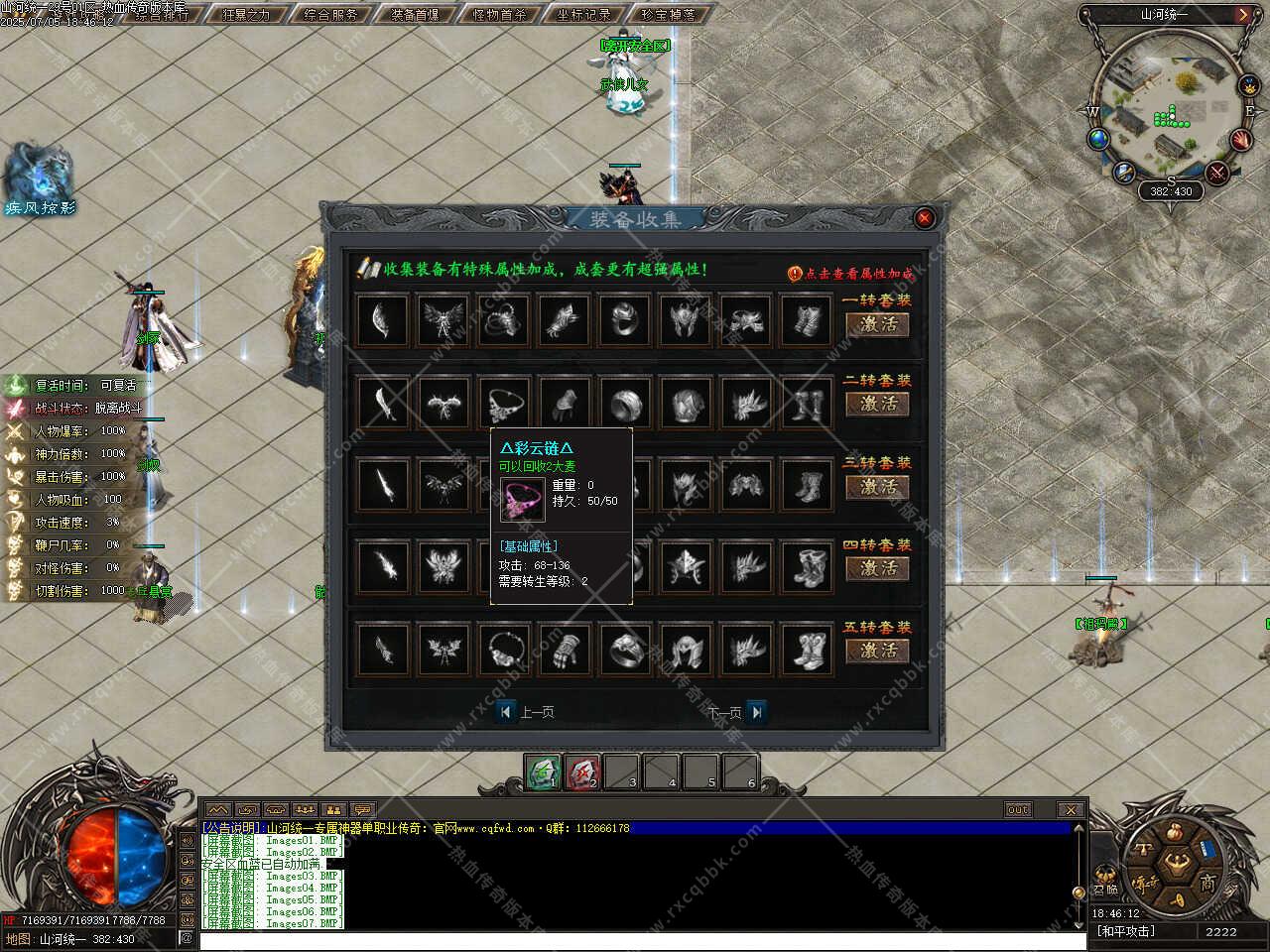Open the 坐标记录 menu
This screenshot has width=1270, height=952.
tap(583, 15)
